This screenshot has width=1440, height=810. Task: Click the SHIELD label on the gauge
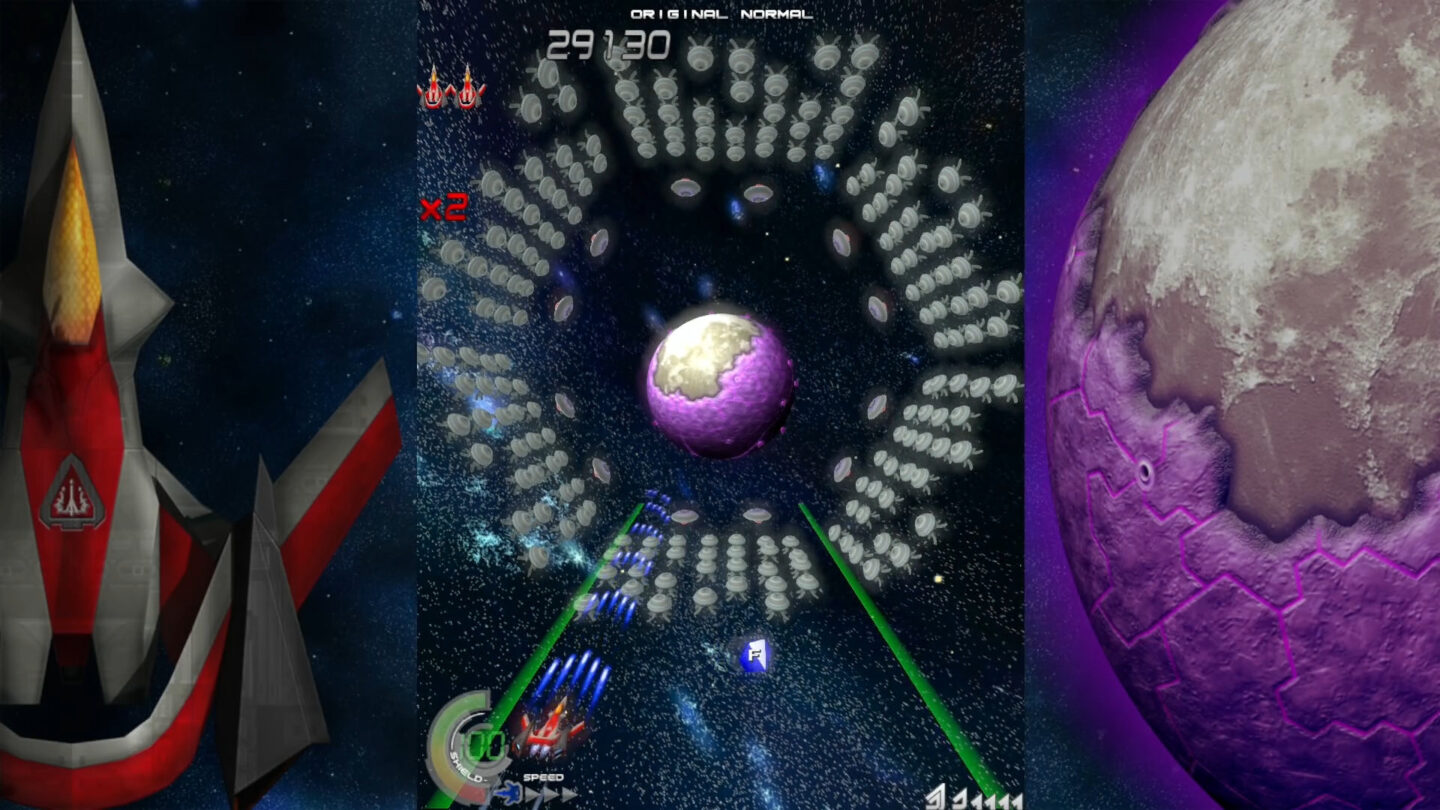(x=463, y=768)
